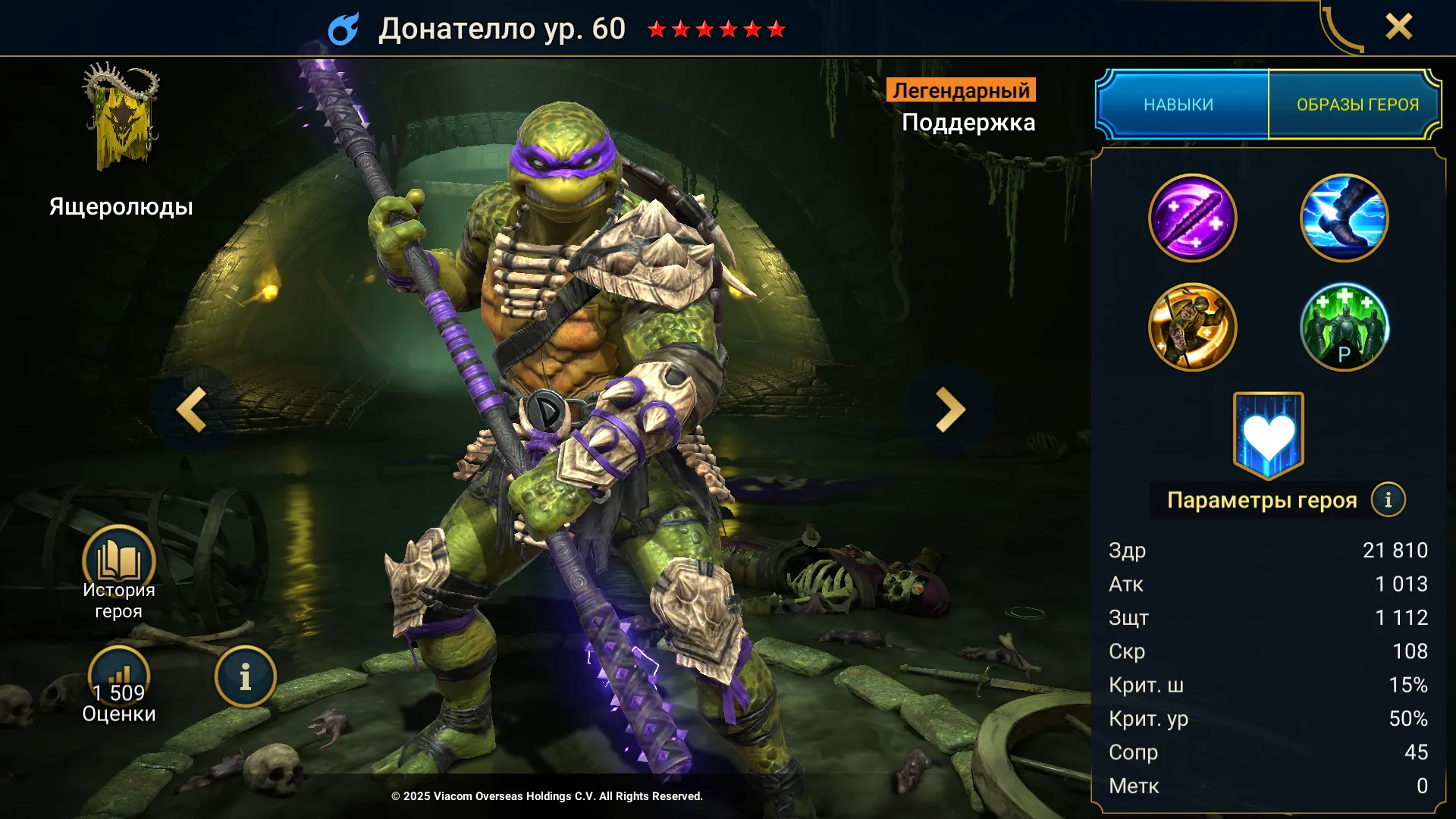
Task: Open the Образы героя tab
Action: pos(1357,105)
